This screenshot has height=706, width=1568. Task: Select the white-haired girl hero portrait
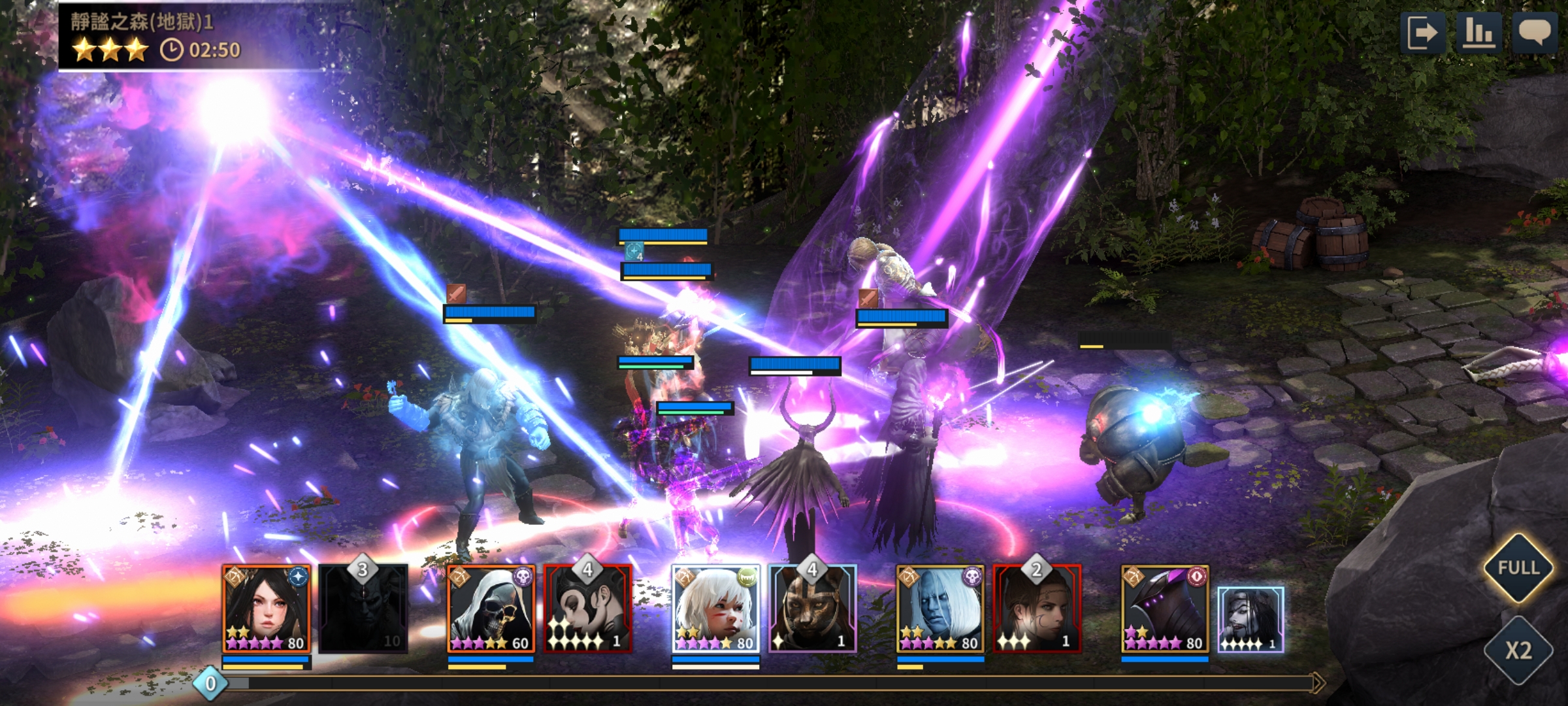(715, 609)
